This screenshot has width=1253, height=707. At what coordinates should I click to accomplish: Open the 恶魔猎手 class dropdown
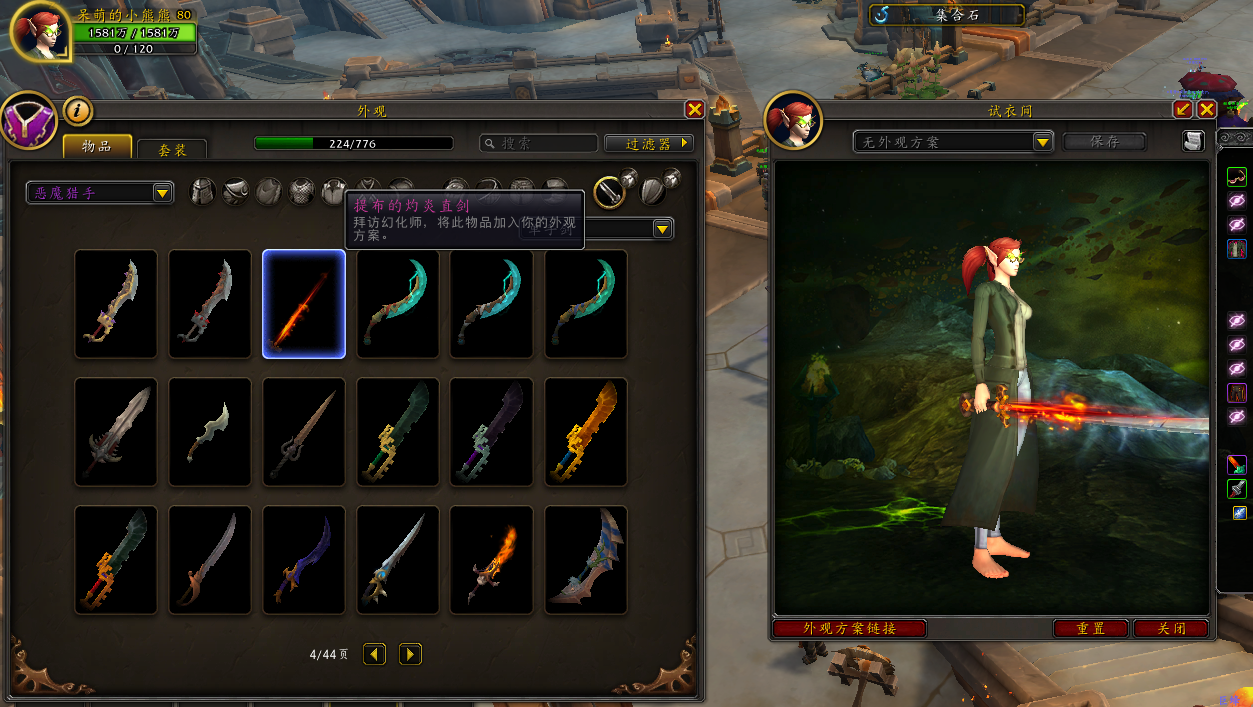click(x=100, y=192)
